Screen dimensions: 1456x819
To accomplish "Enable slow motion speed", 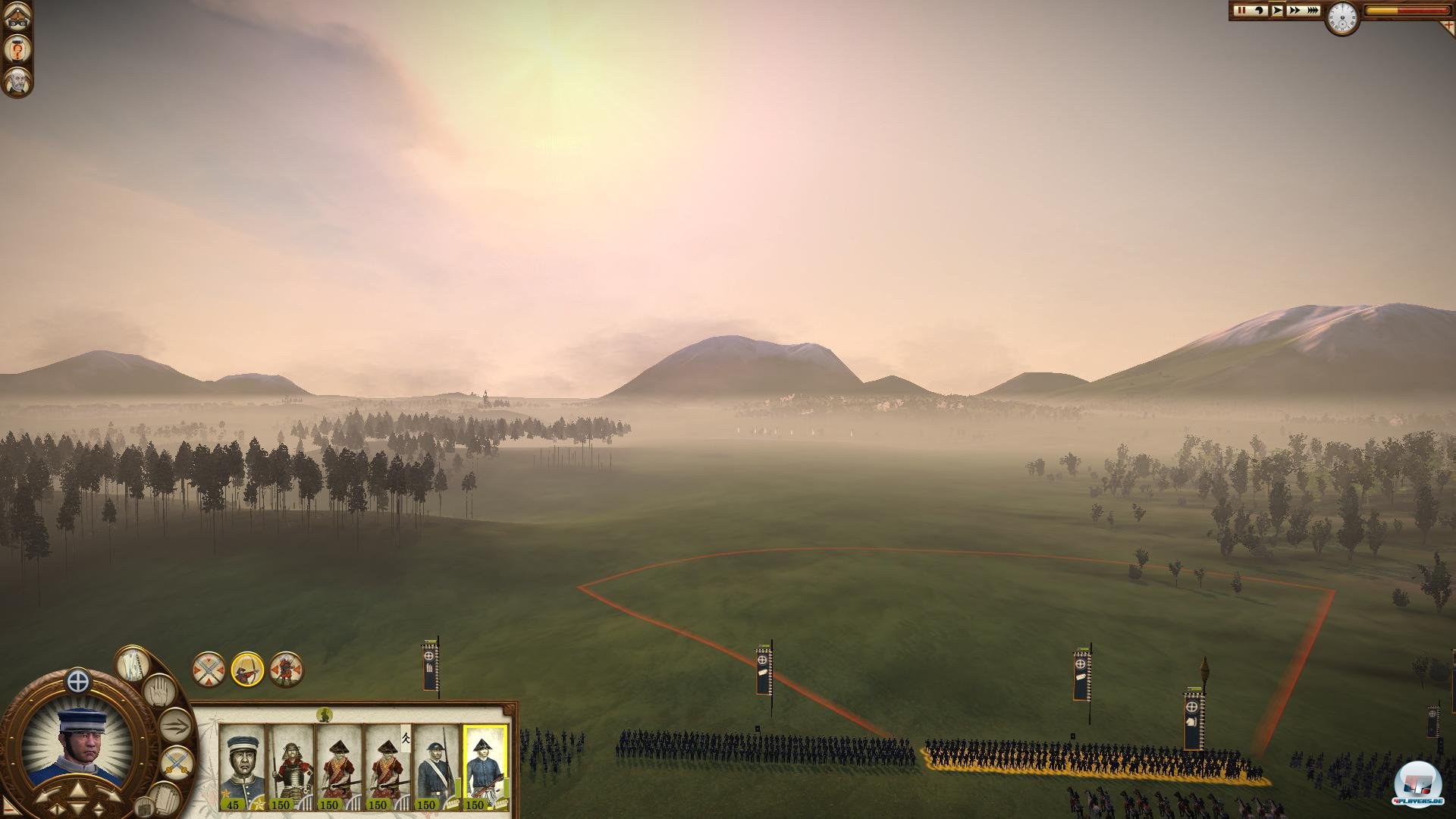I will click(x=1260, y=11).
